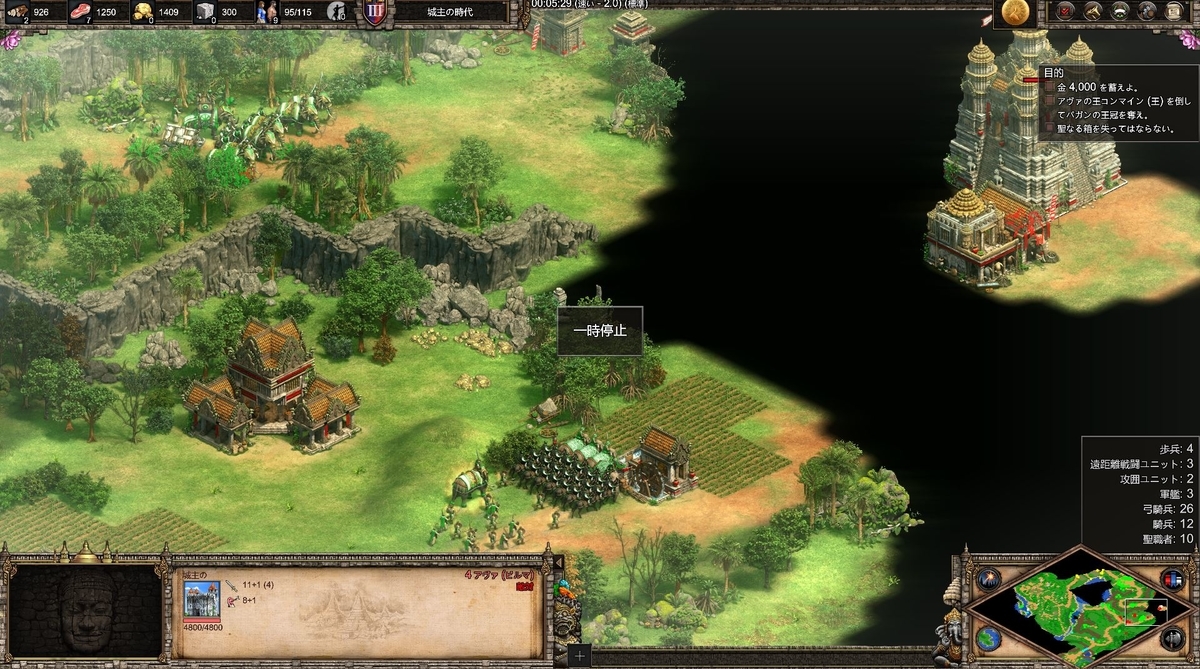Click the food resource counter icon
1200x669 pixels.
tap(79, 12)
